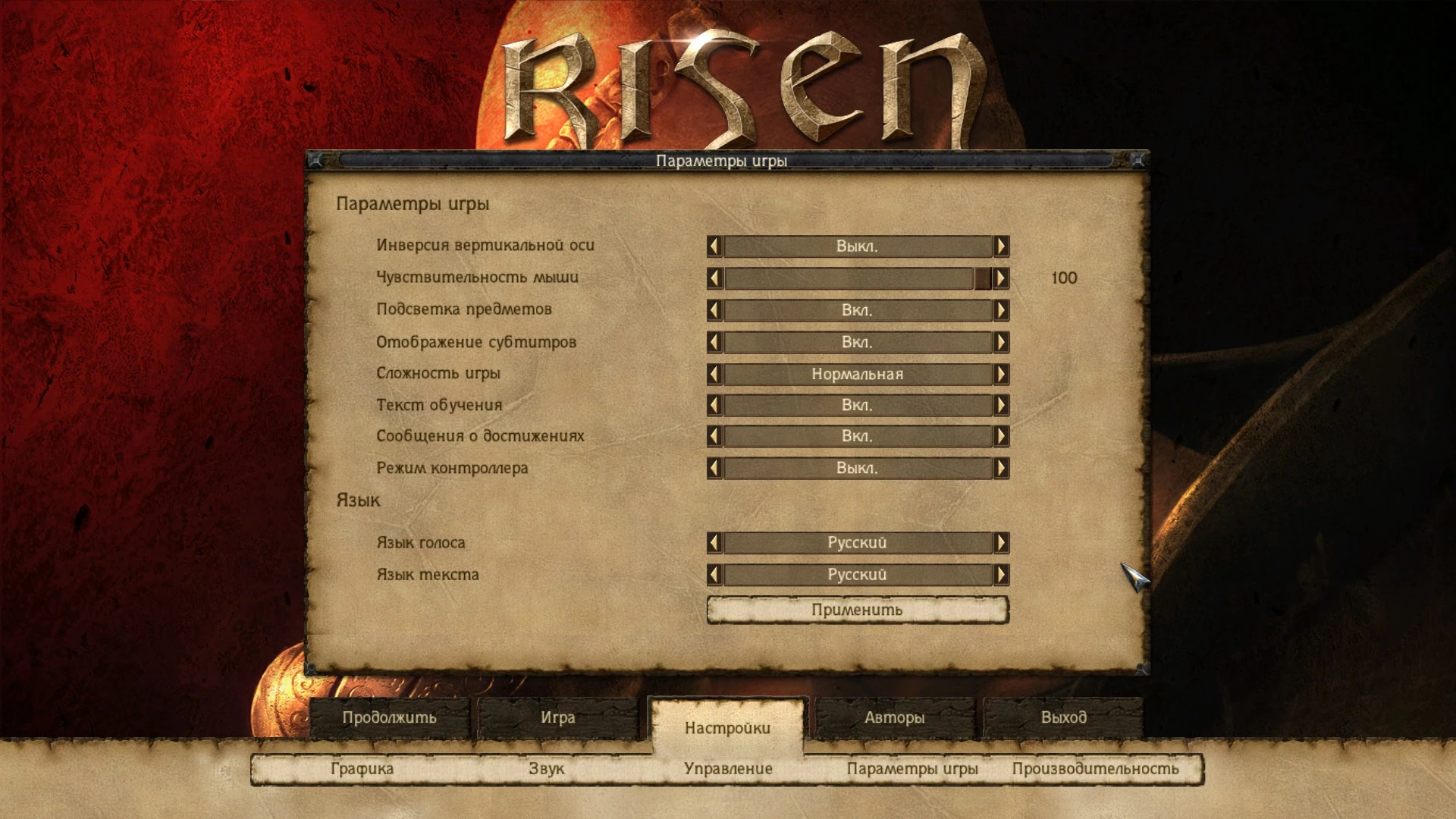Click the Применить button
1456x819 pixels.
coord(856,610)
